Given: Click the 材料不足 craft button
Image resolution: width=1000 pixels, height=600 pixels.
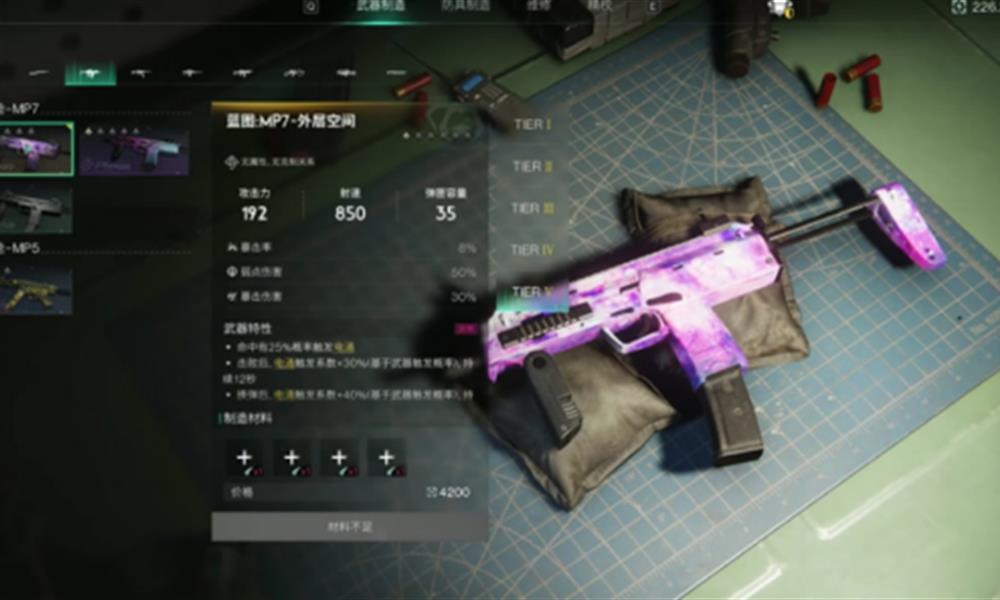Looking at the screenshot, I should [350, 526].
